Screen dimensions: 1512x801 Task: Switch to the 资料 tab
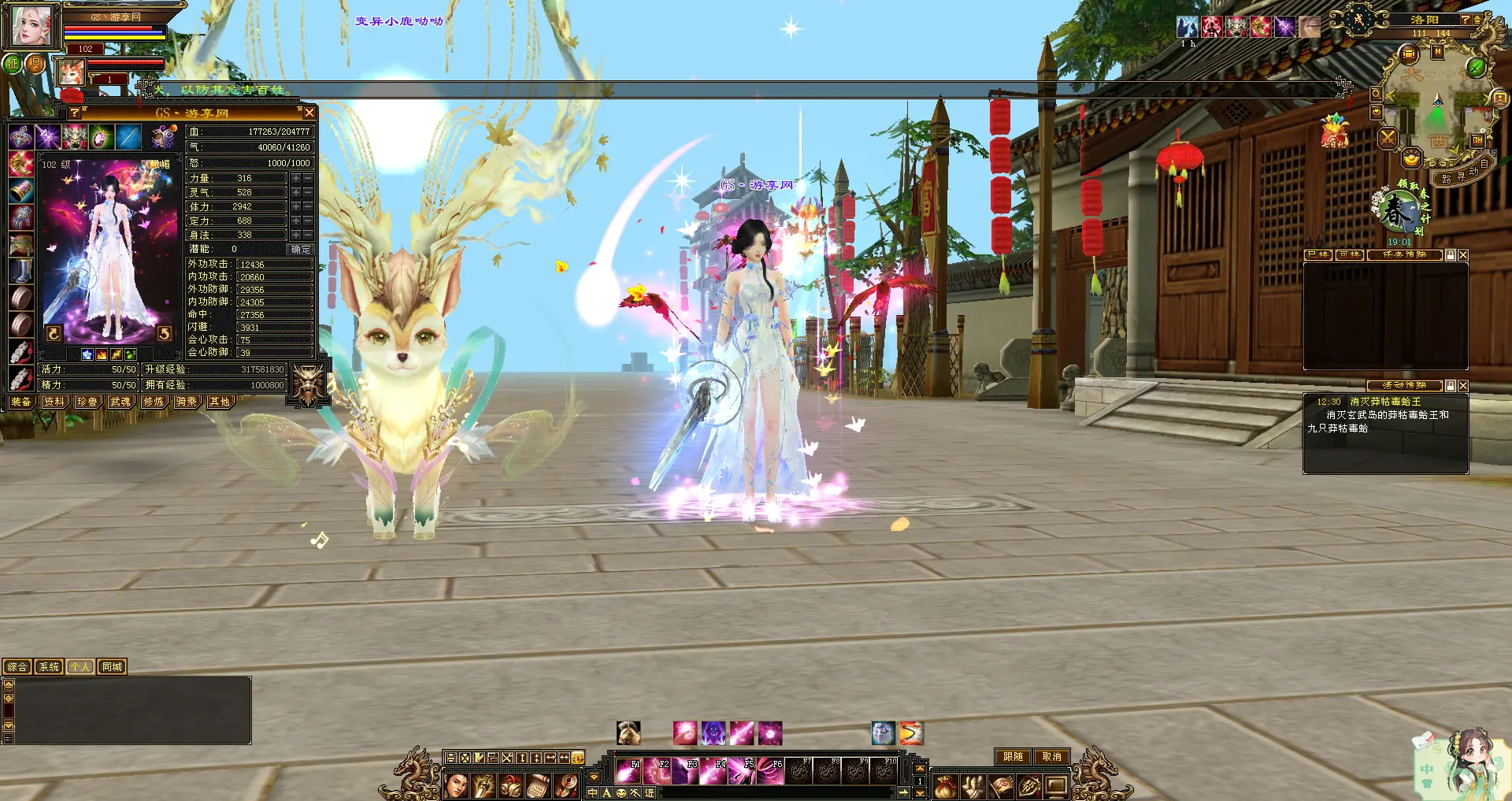tap(54, 402)
